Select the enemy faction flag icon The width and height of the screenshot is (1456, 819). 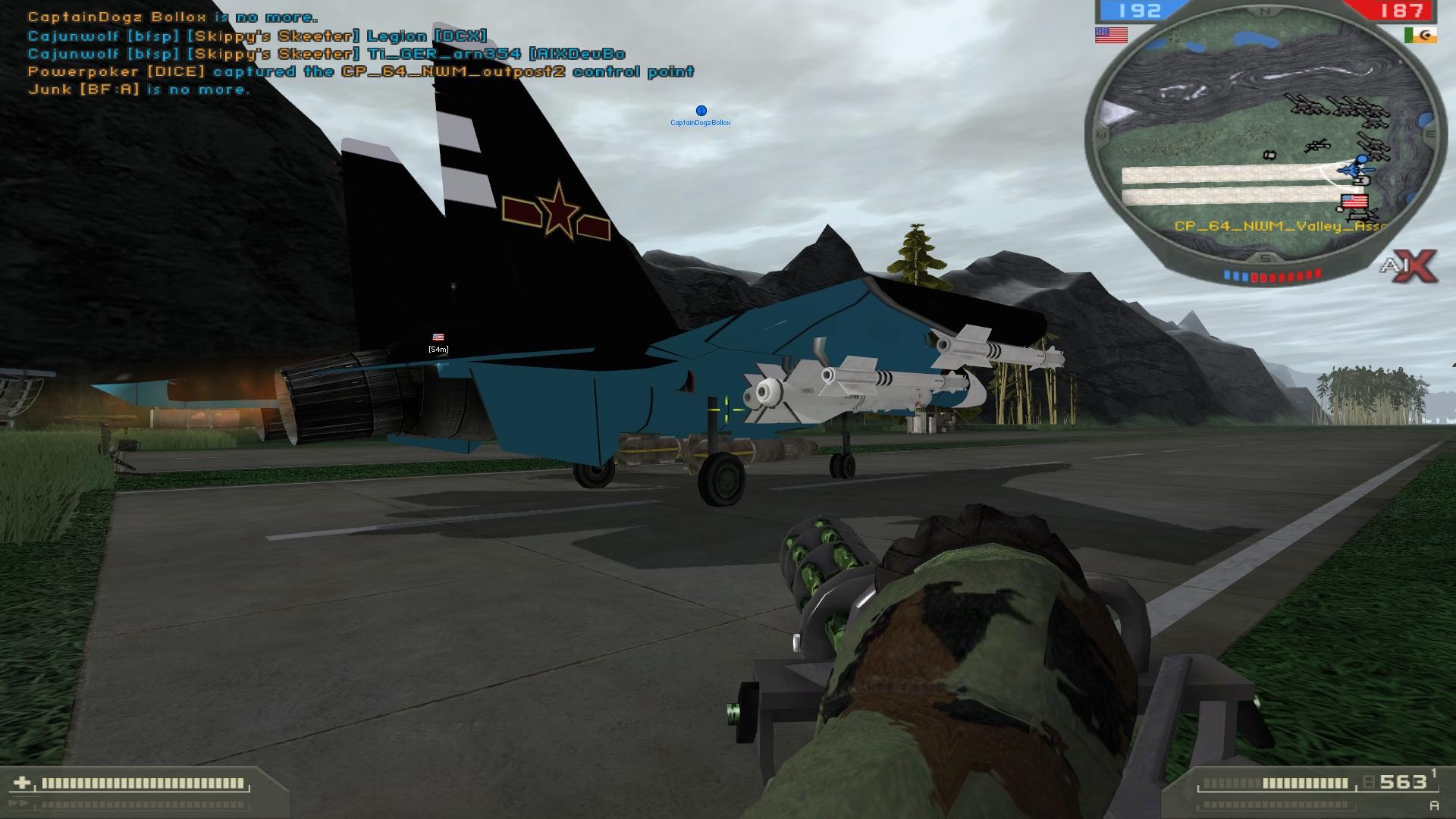tap(1421, 36)
